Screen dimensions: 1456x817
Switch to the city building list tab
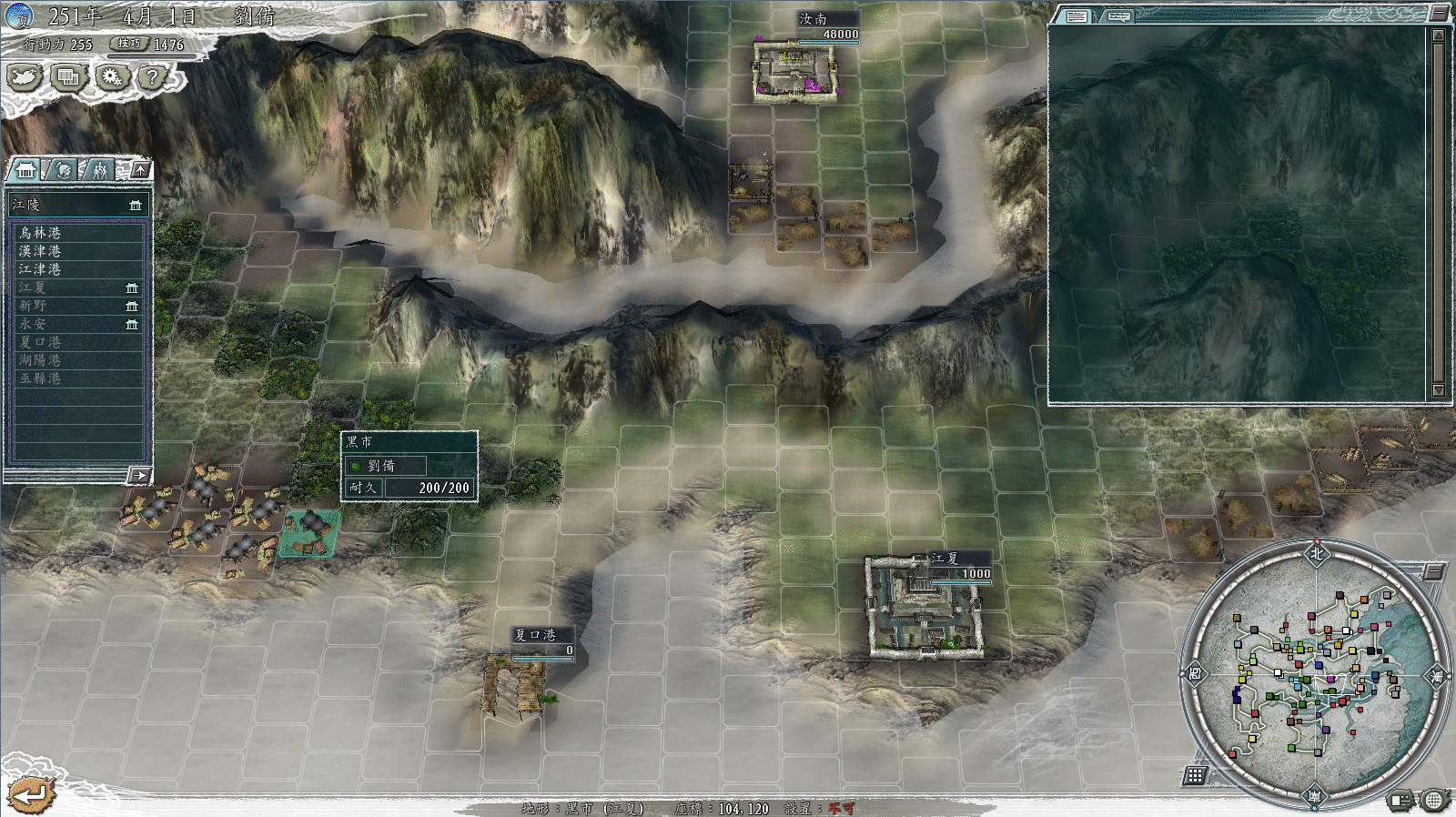pyautogui.click(x=25, y=170)
